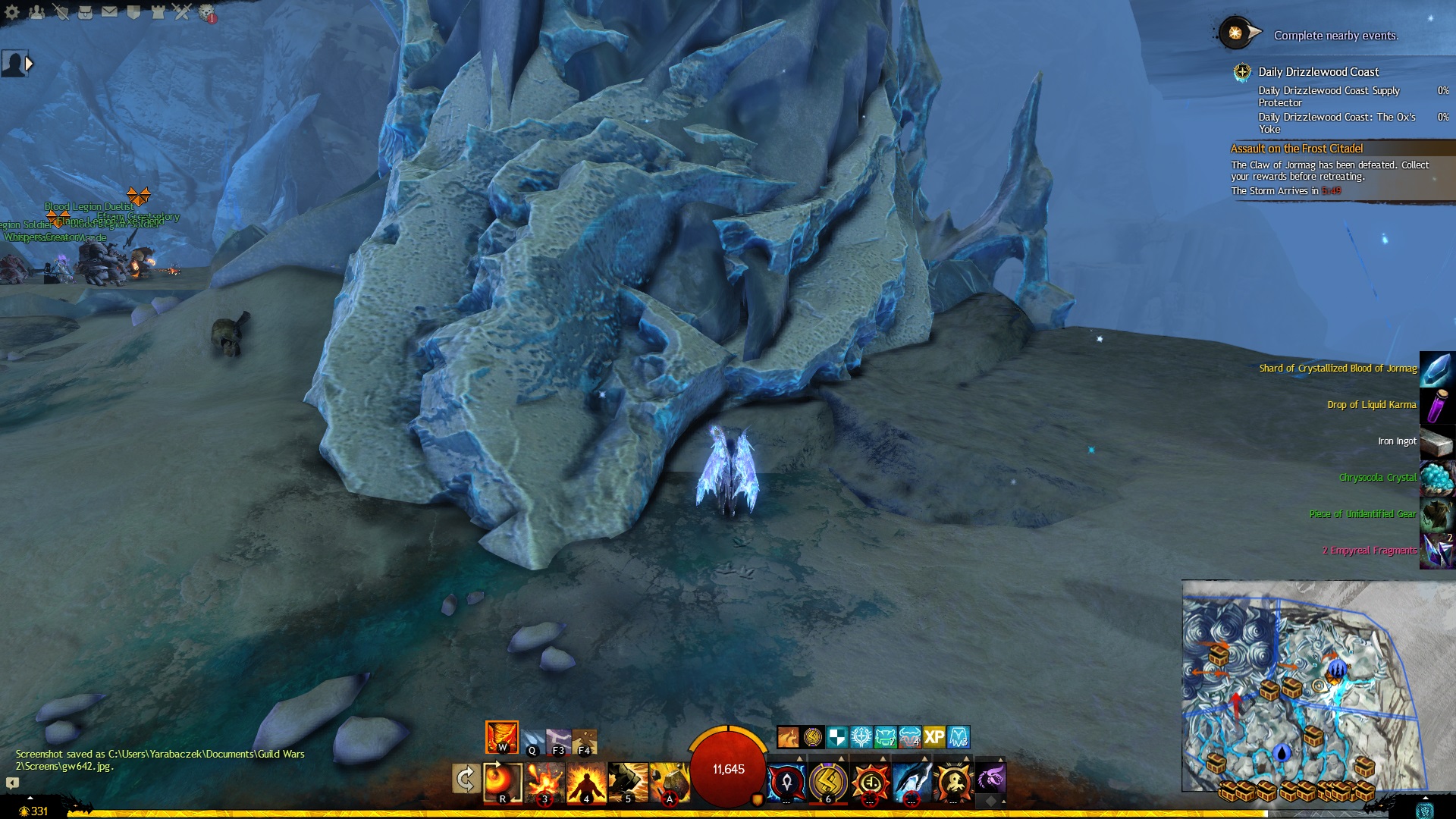Select the Empyreal Fragments loot icon
1456x819 pixels.
coord(1437,550)
